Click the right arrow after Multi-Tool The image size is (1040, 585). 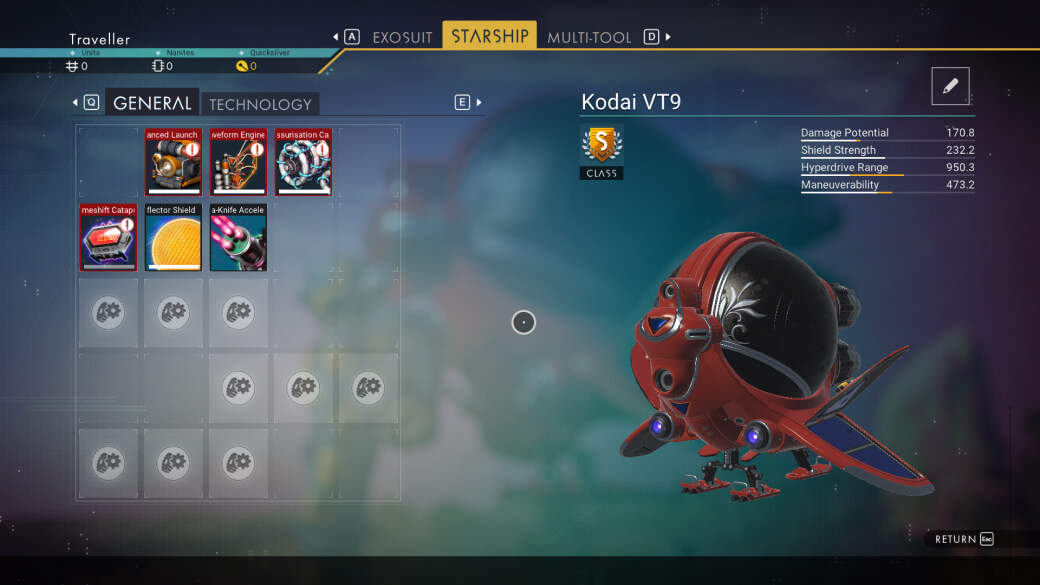tap(668, 37)
